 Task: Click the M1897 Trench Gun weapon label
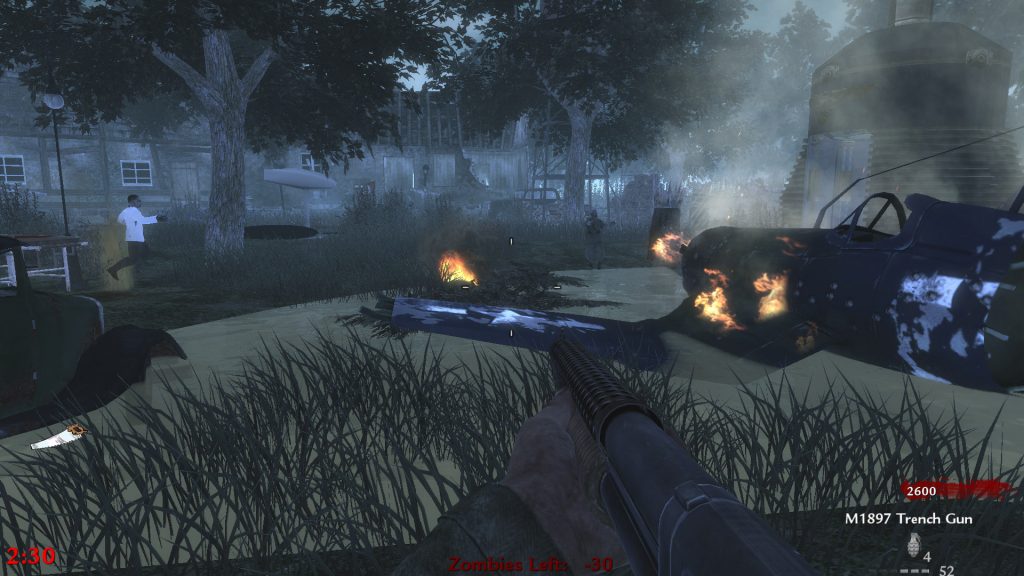[x=908, y=519]
